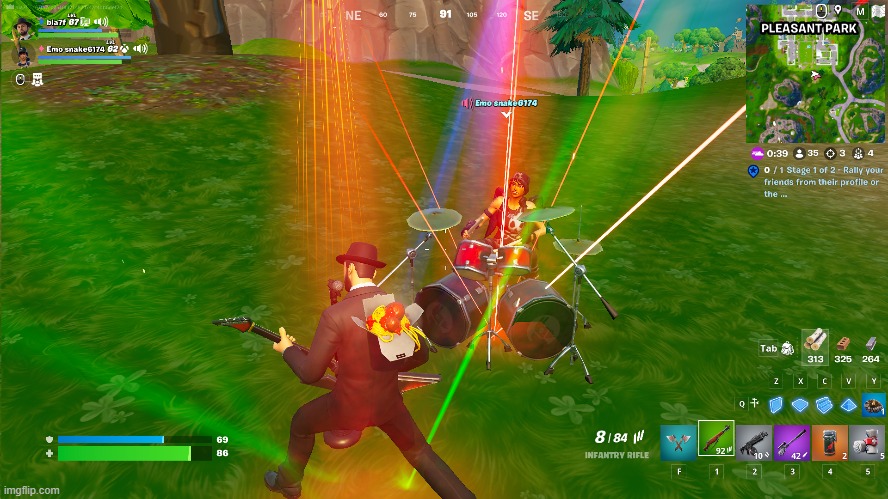This screenshot has height=499, width=888.
Task: Open the backpack inventory icon
Action: click(x=787, y=348)
